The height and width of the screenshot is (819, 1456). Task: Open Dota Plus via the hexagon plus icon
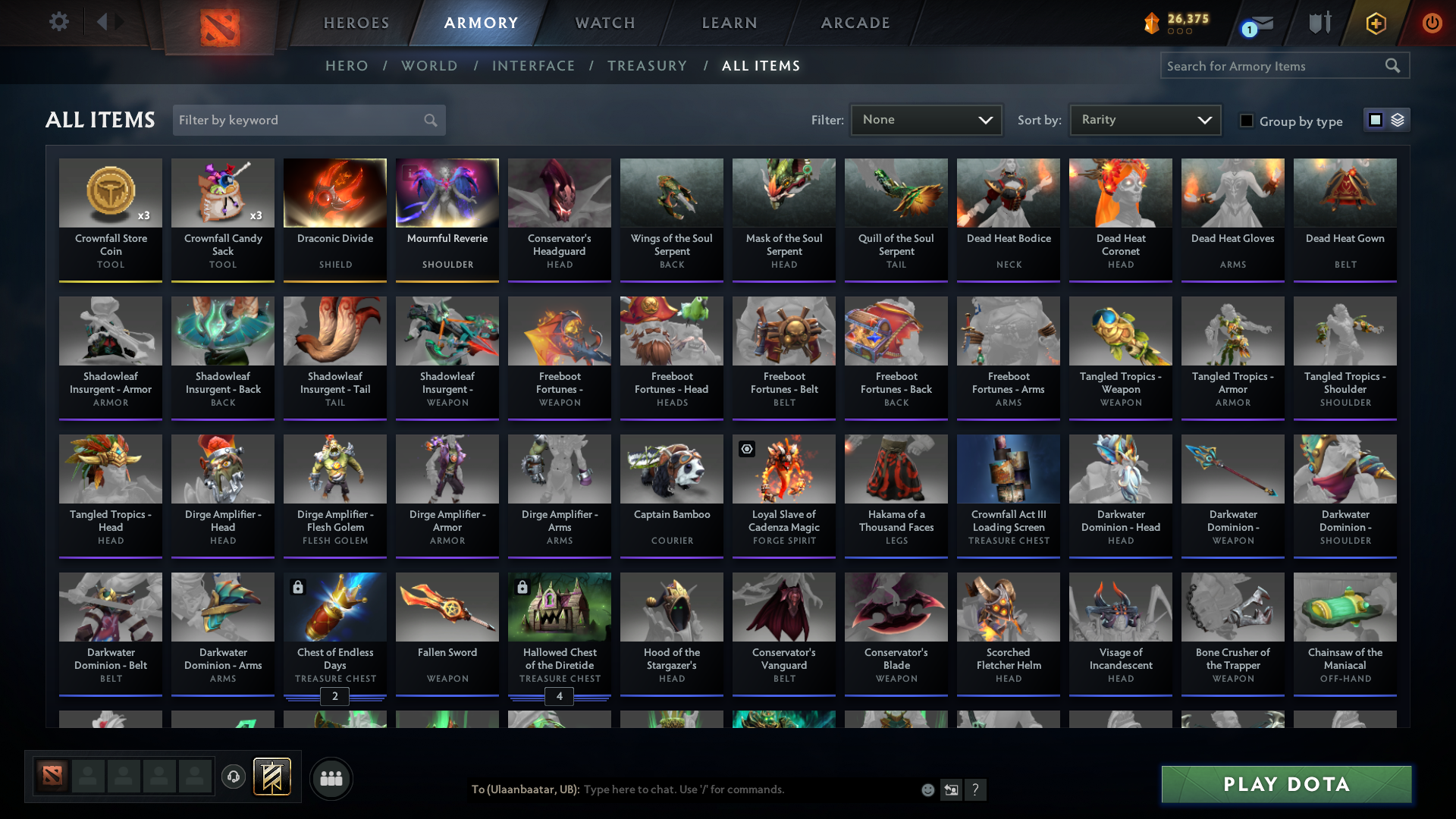[x=1375, y=23]
